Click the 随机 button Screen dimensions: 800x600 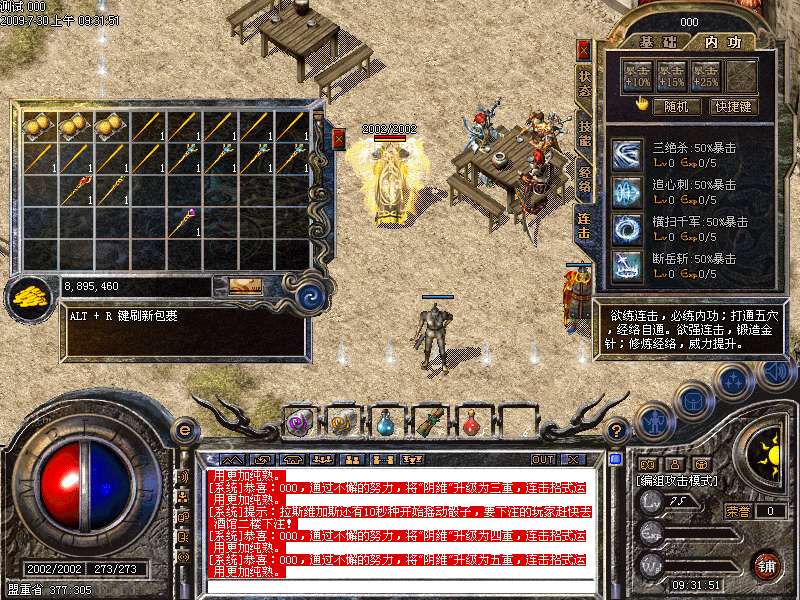[676, 105]
